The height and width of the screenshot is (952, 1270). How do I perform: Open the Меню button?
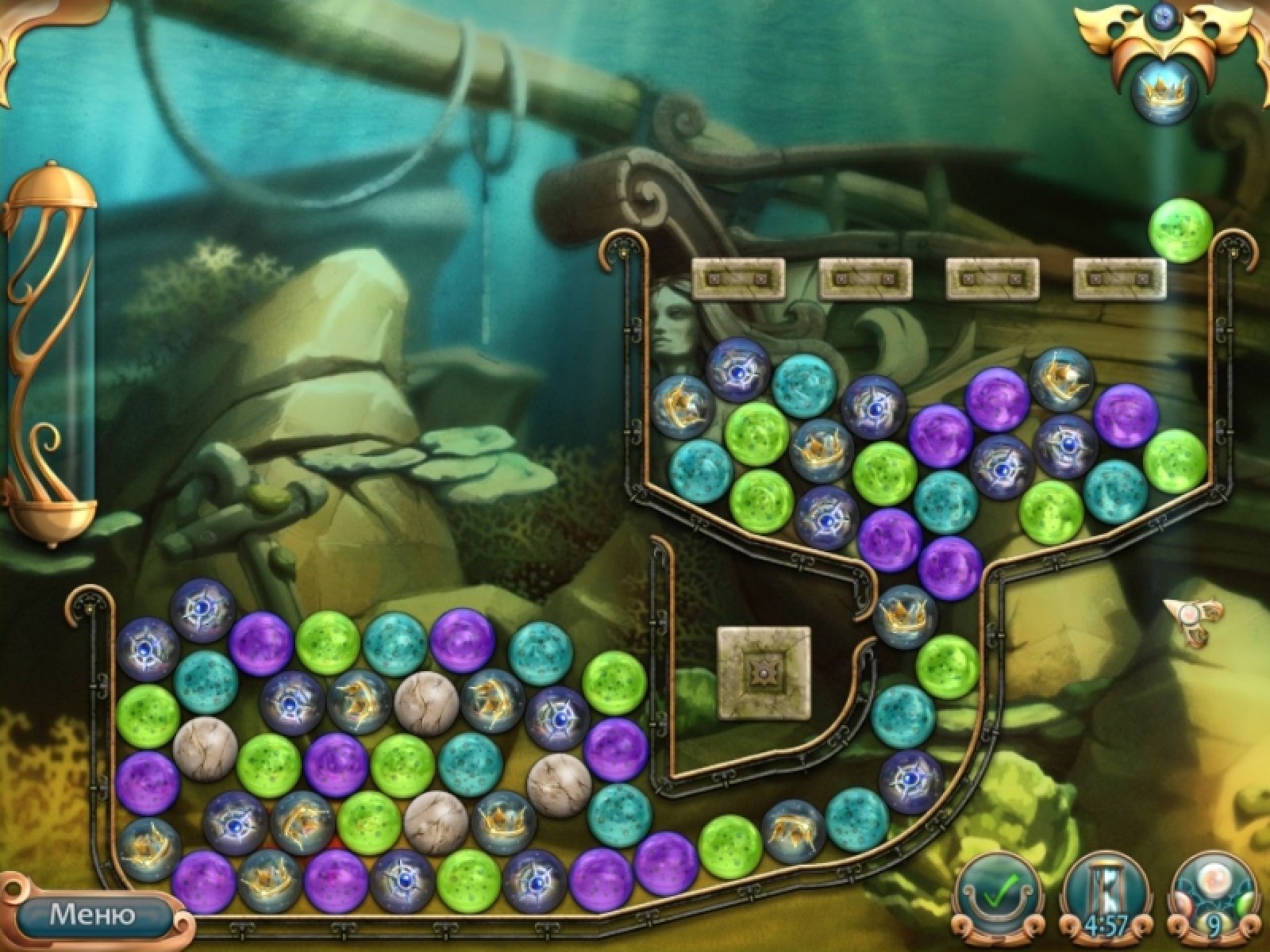coord(92,915)
